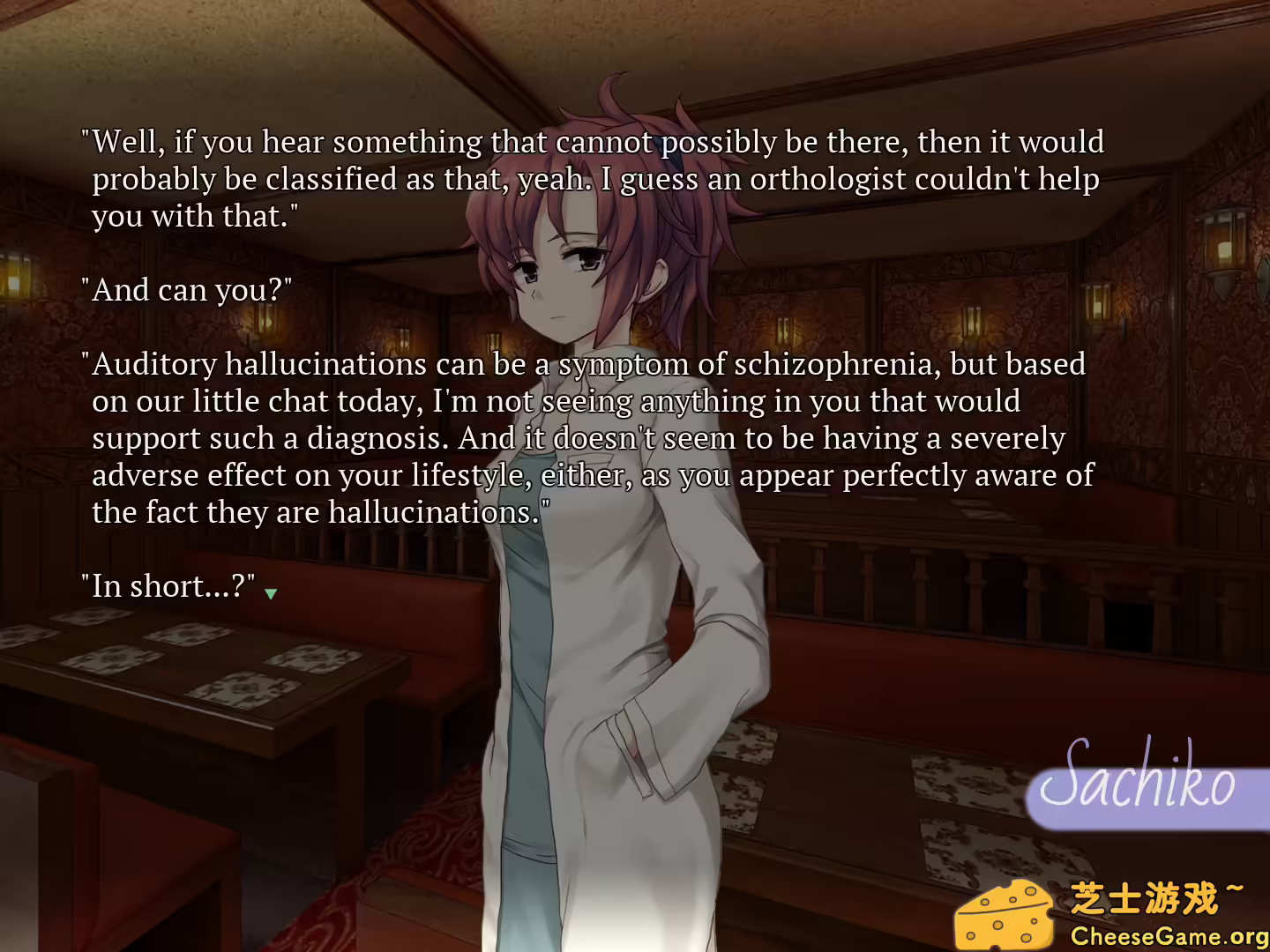Viewport: 1270px width, 952px height.
Task: Click the paragraph about the orthologist
Action: (x=591, y=176)
